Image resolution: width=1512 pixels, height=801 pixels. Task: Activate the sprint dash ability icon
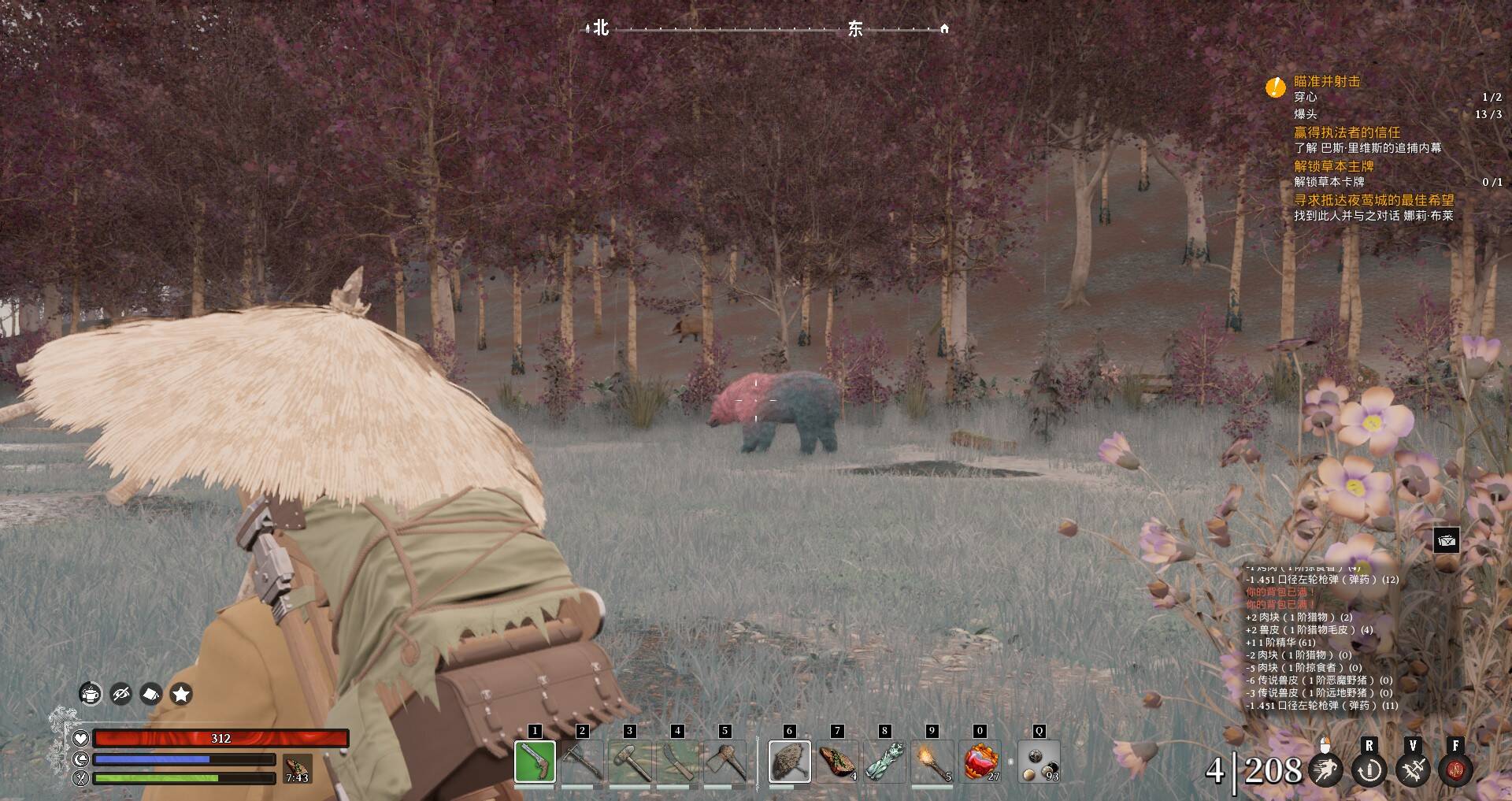click(x=1325, y=769)
